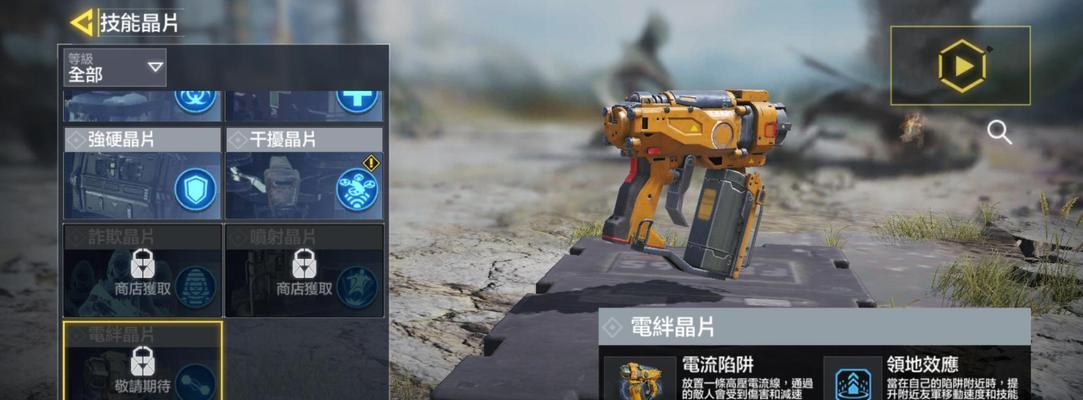Screen dimensions: 1083x400
Task: Choose the locked 噴射晶片 chip
Action: point(304,270)
